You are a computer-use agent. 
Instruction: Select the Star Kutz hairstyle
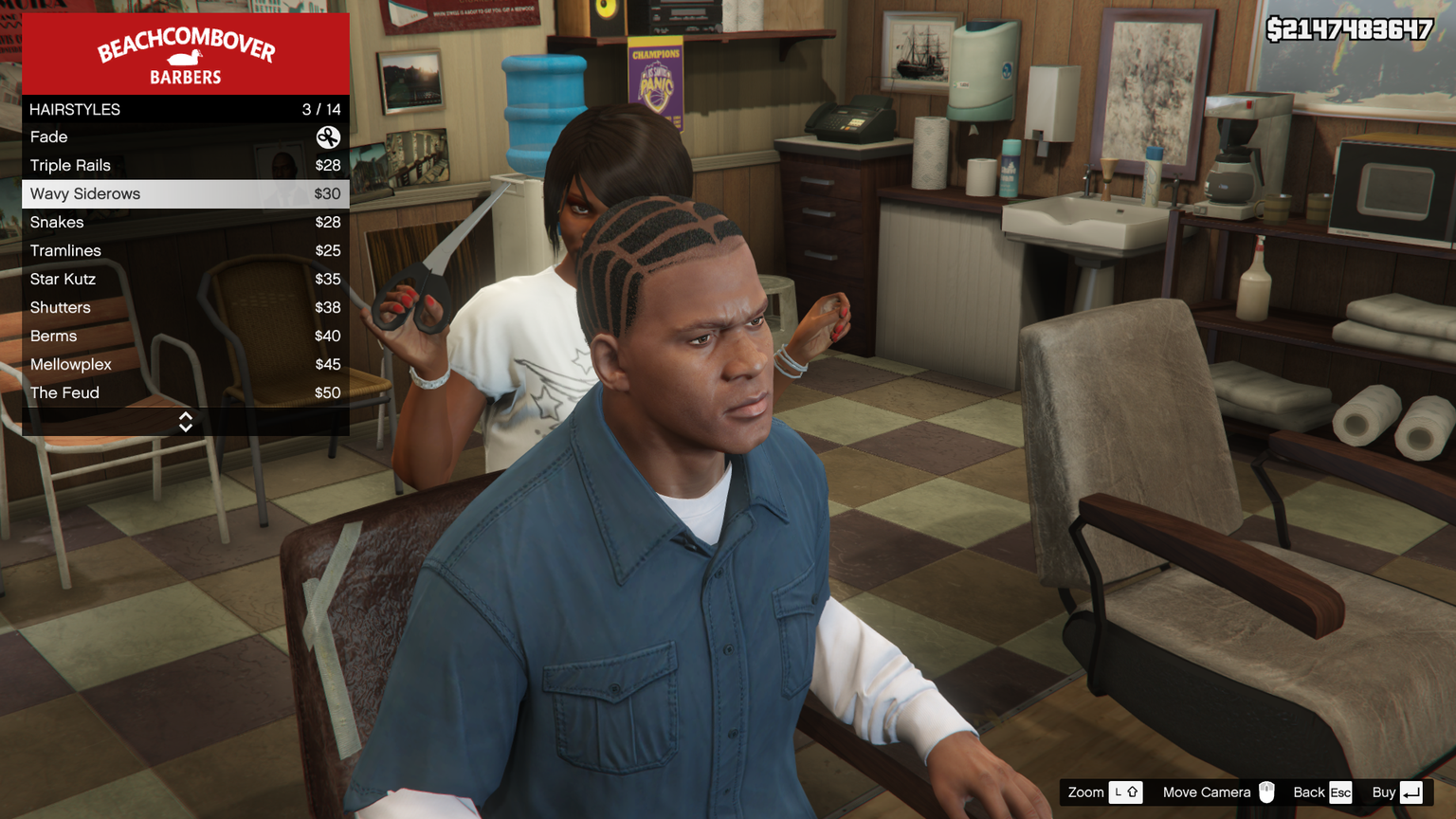(x=185, y=280)
